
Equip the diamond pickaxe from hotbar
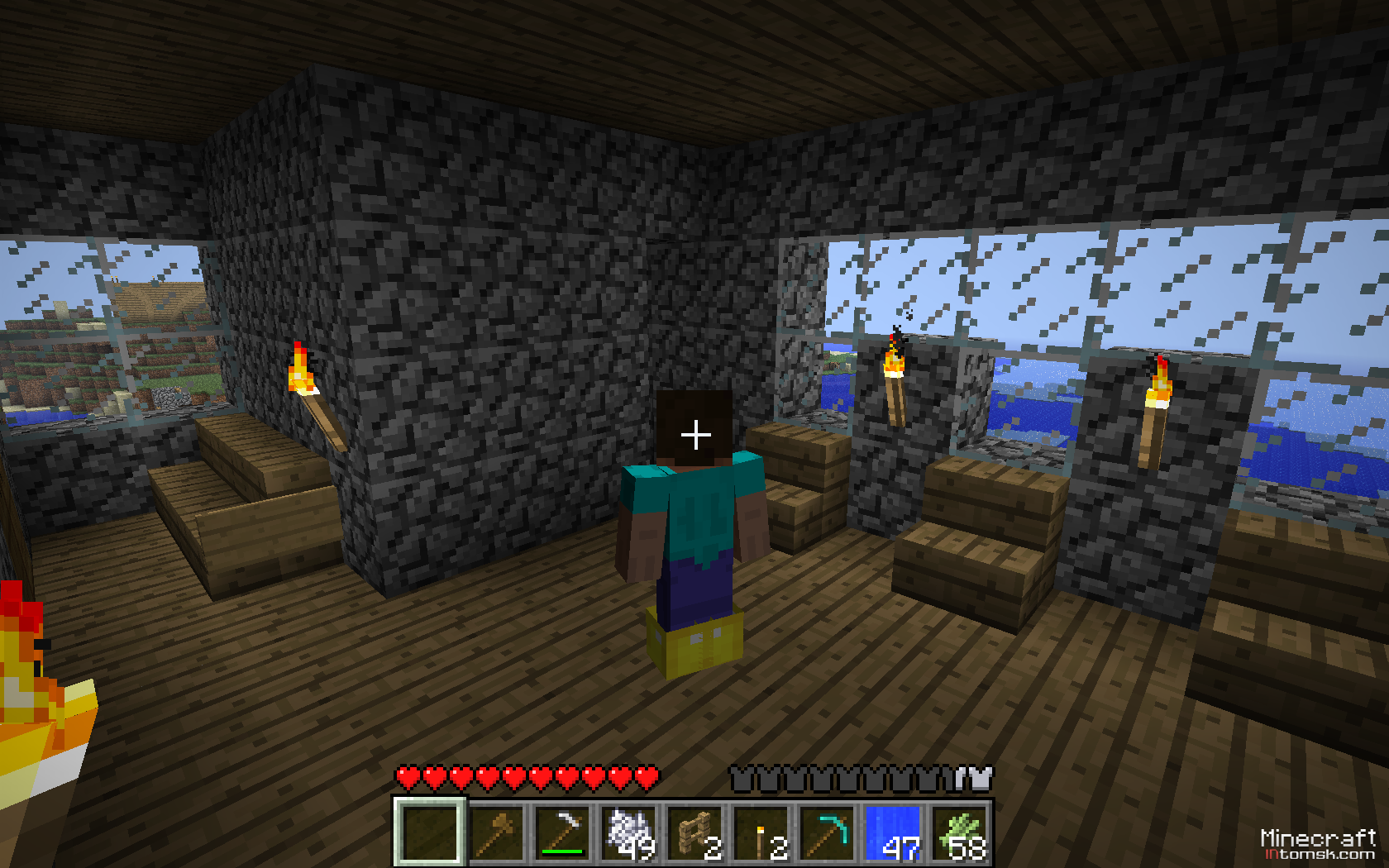point(826,832)
